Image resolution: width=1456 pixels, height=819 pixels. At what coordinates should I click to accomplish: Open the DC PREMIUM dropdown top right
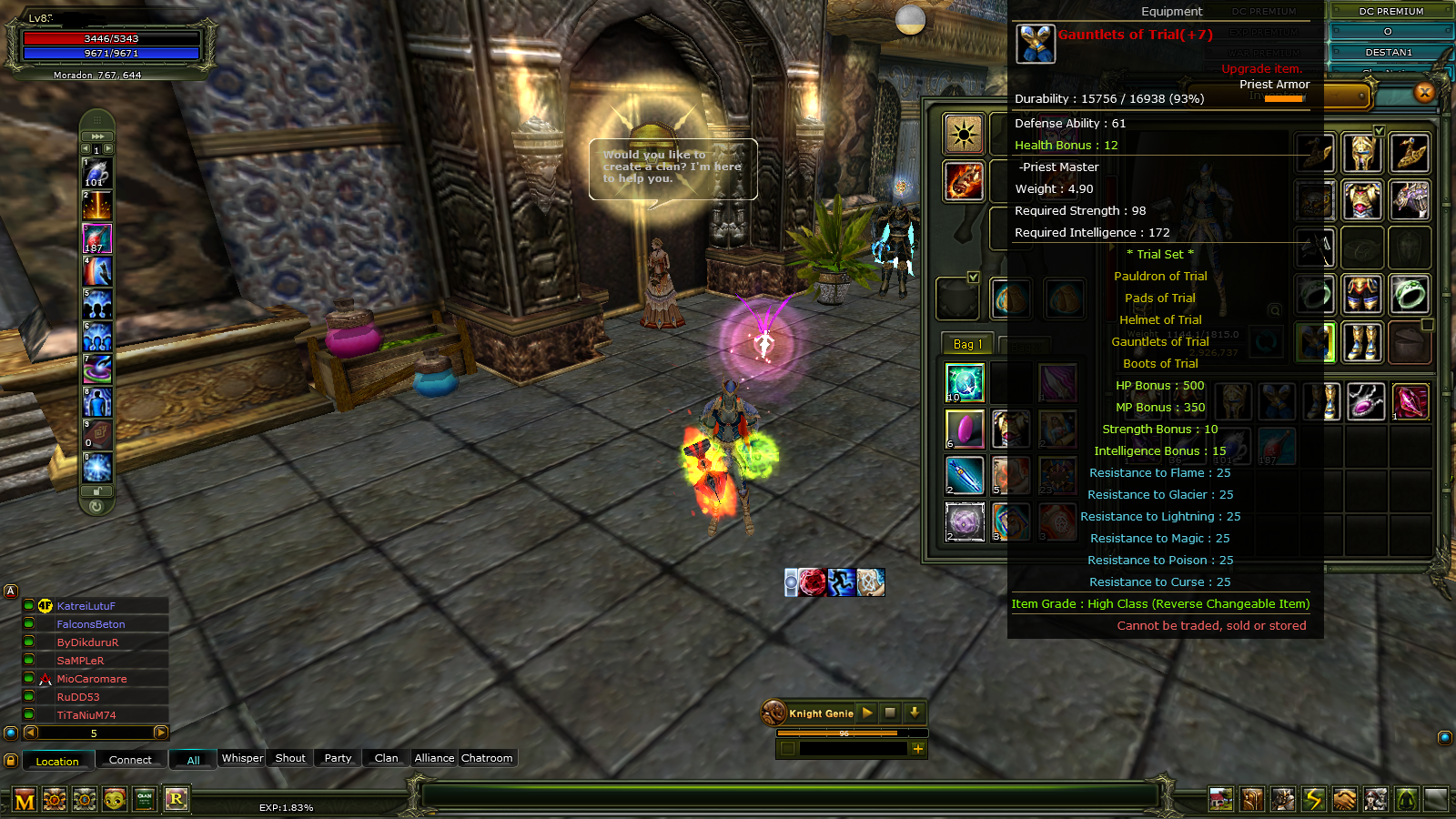click(x=1390, y=11)
